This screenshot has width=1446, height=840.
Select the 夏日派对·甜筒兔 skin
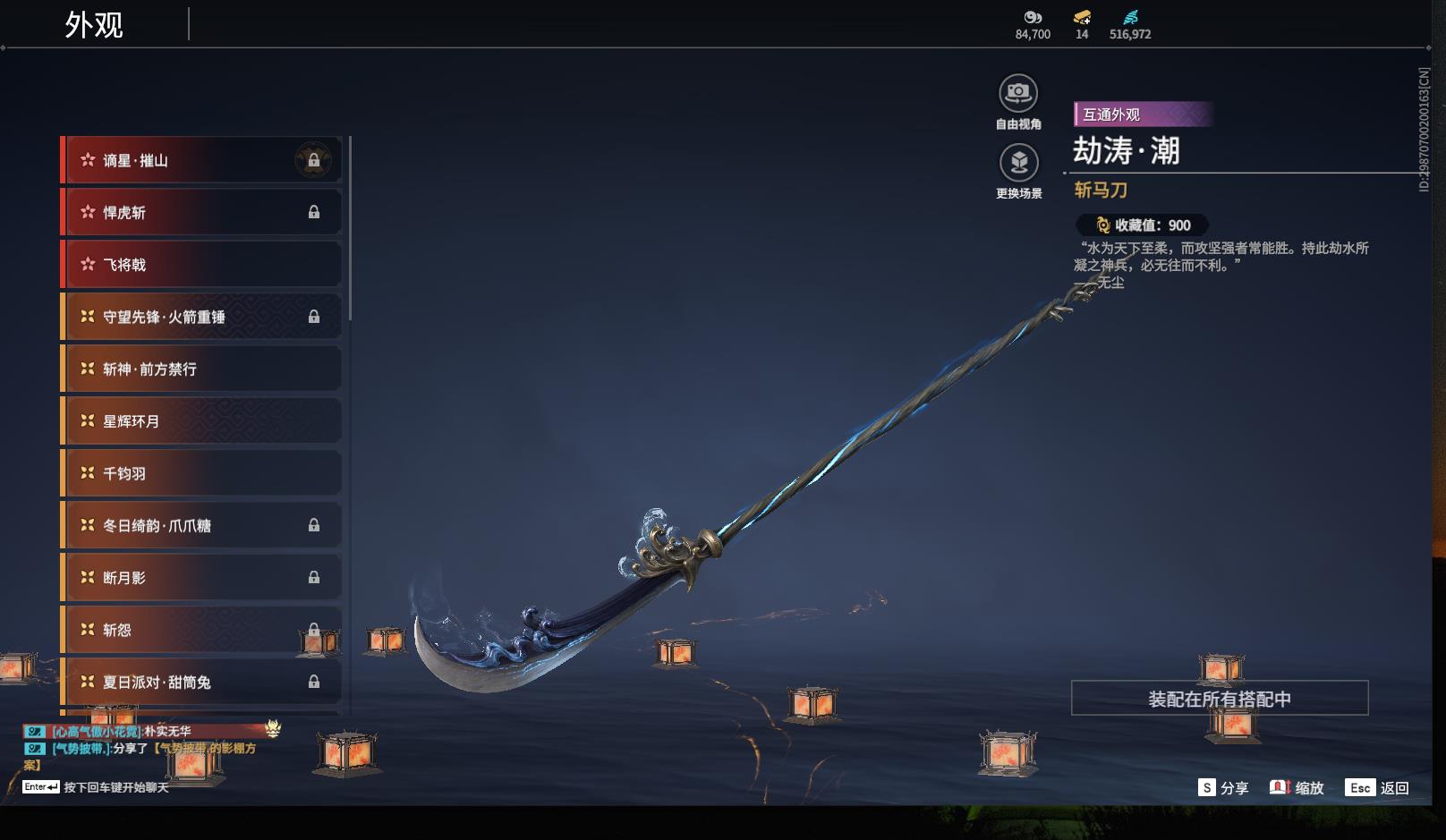pos(201,682)
